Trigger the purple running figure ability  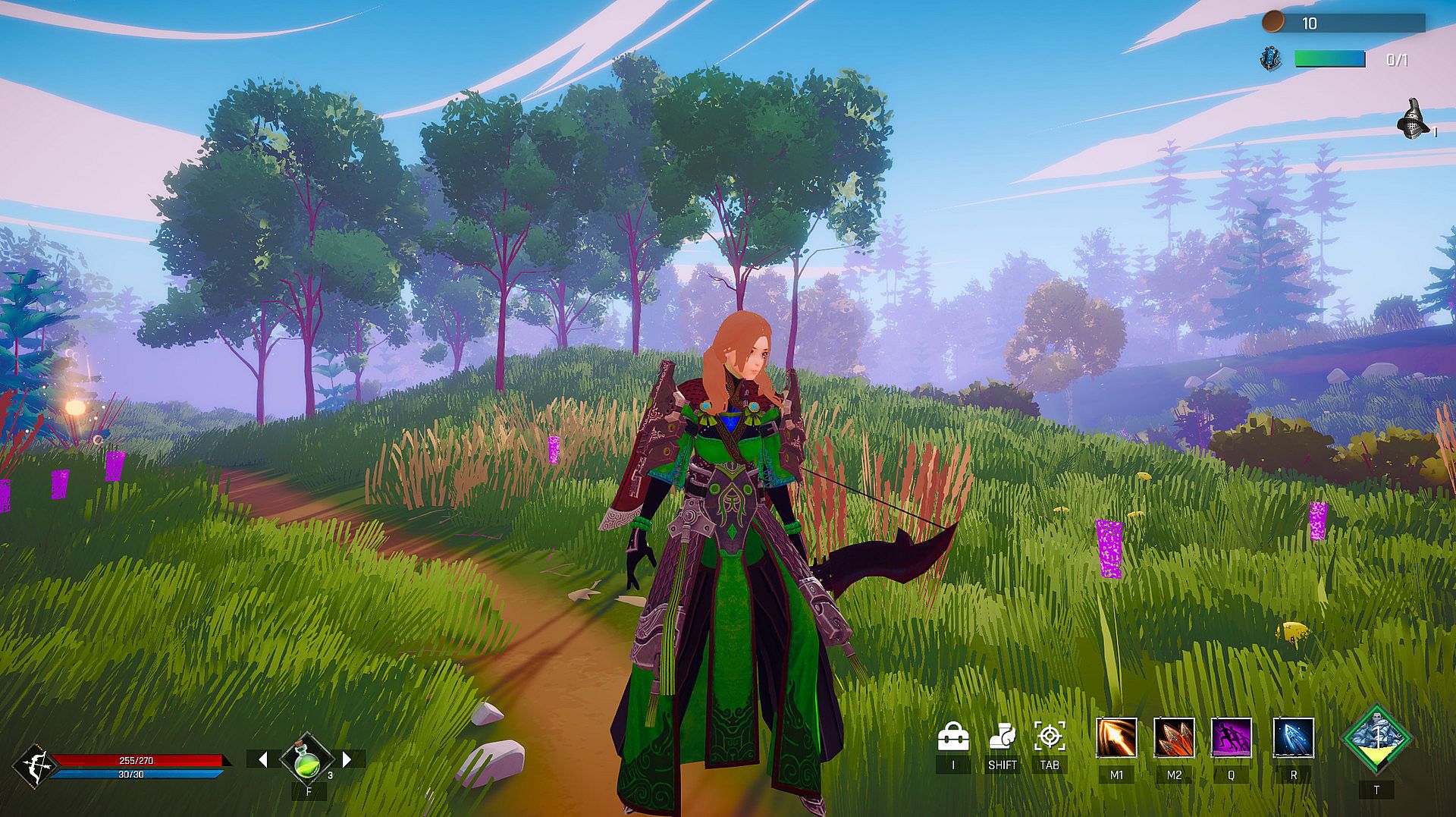pyautogui.click(x=1231, y=738)
